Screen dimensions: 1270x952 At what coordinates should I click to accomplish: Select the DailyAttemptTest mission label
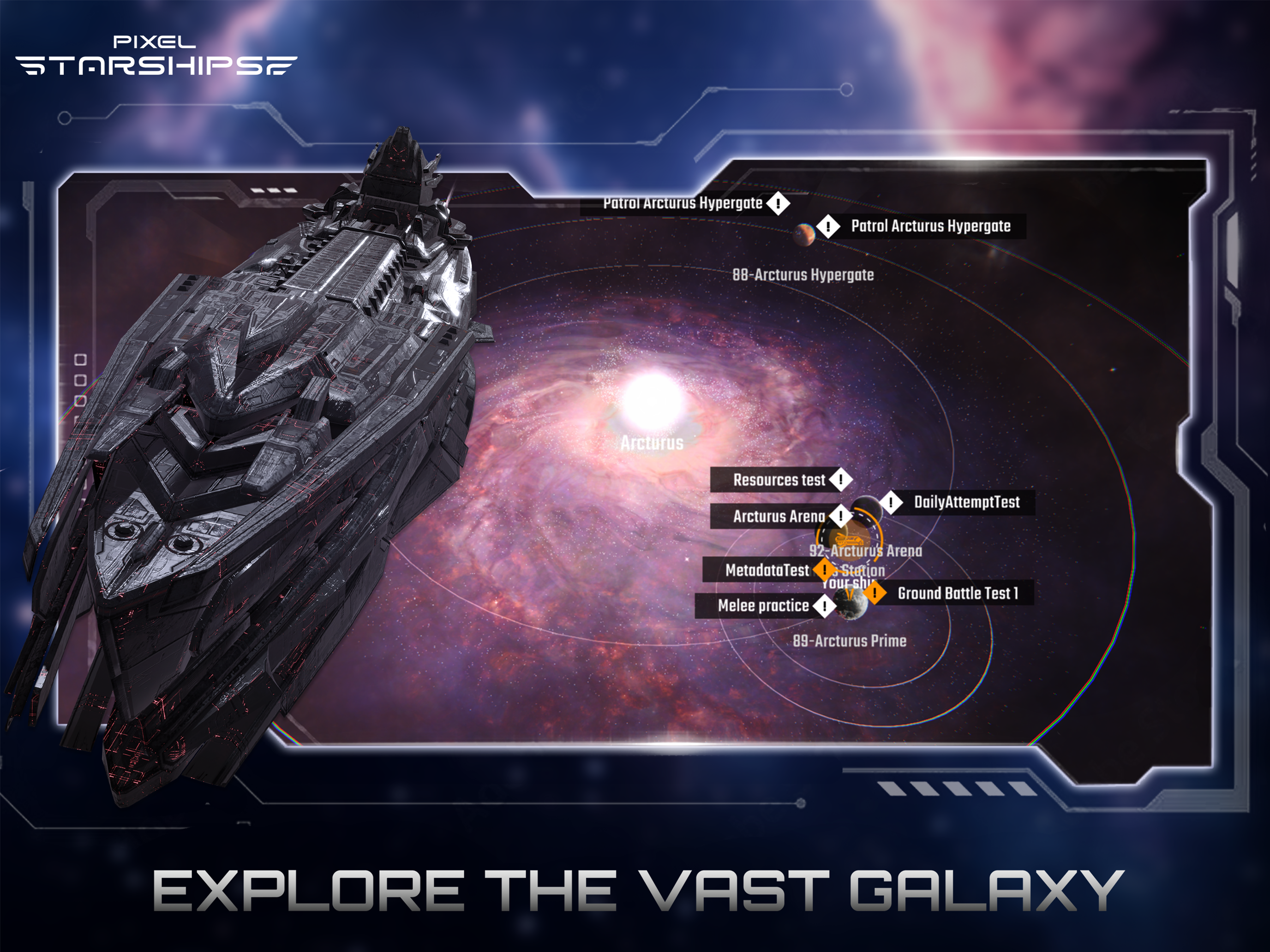pos(967,503)
